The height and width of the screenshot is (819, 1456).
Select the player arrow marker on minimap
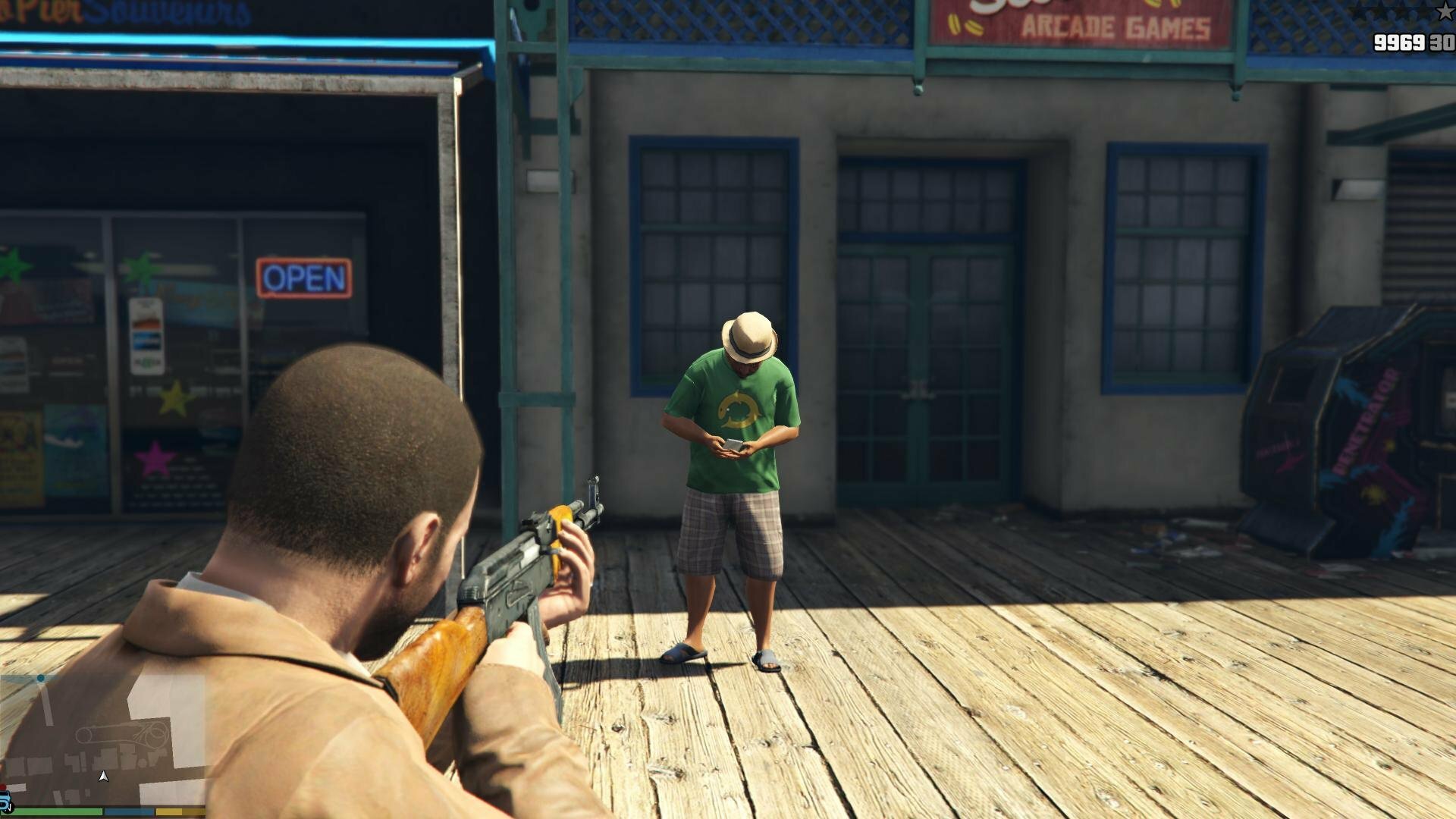[103, 777]
